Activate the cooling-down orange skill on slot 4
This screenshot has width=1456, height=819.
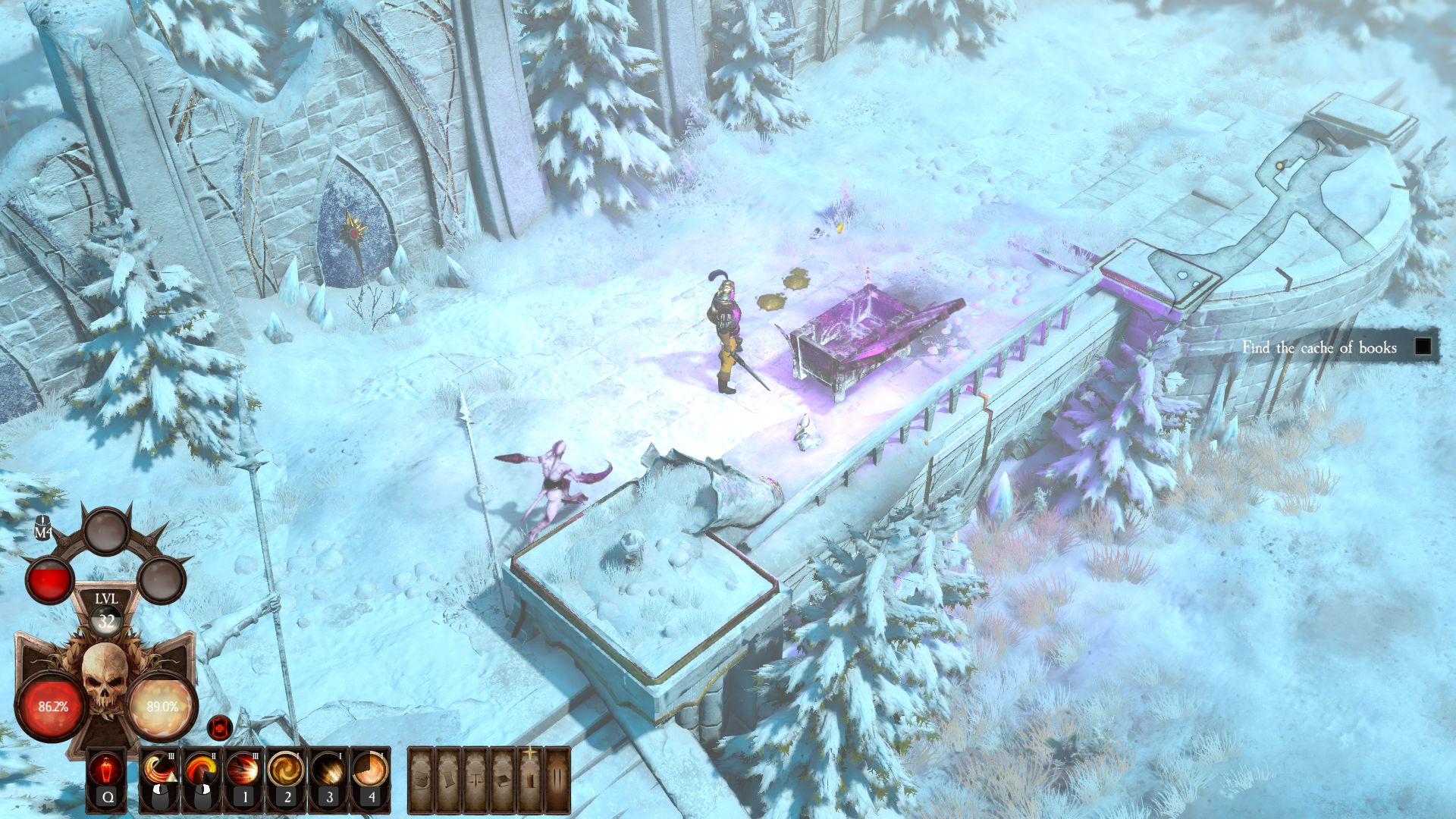371,770
